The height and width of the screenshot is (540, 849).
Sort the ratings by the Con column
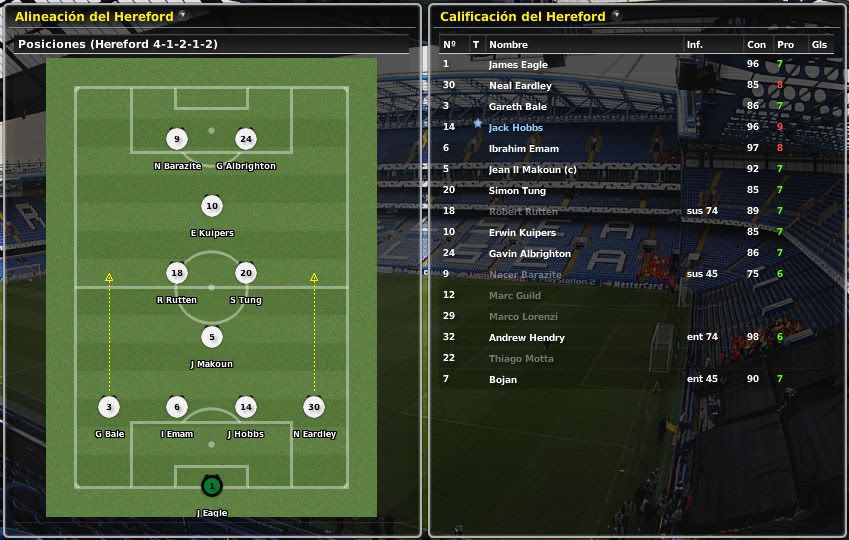756,45
